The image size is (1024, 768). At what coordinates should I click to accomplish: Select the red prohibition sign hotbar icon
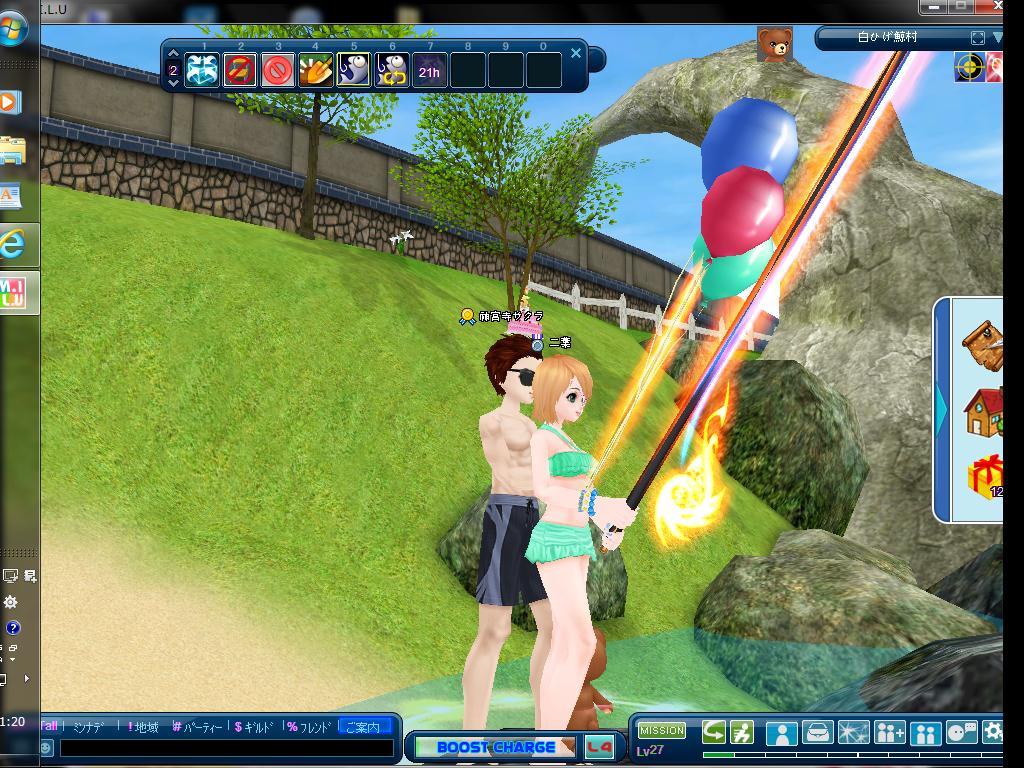pos(278,71)
